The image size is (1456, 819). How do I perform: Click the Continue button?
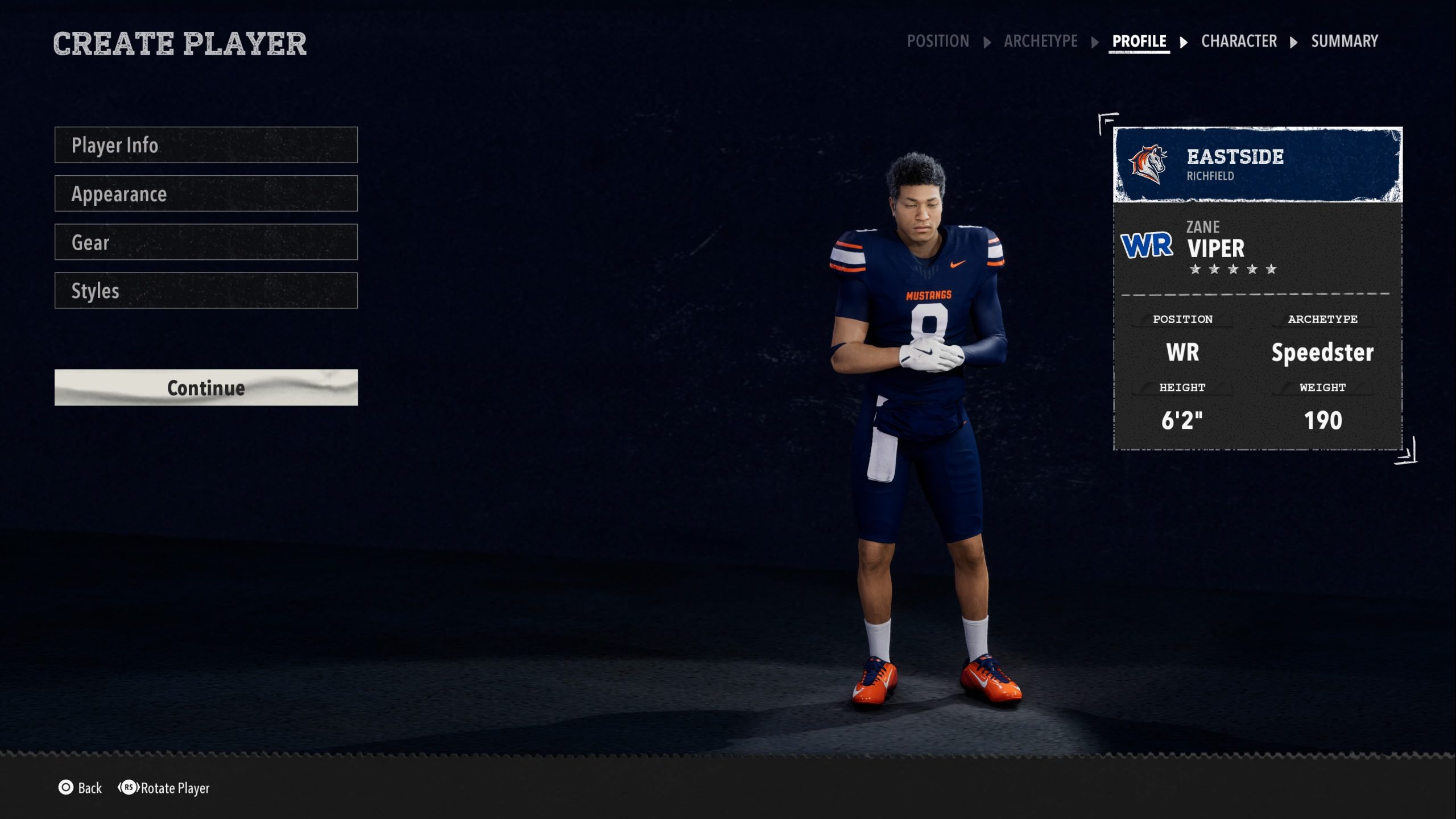(206, 388)
